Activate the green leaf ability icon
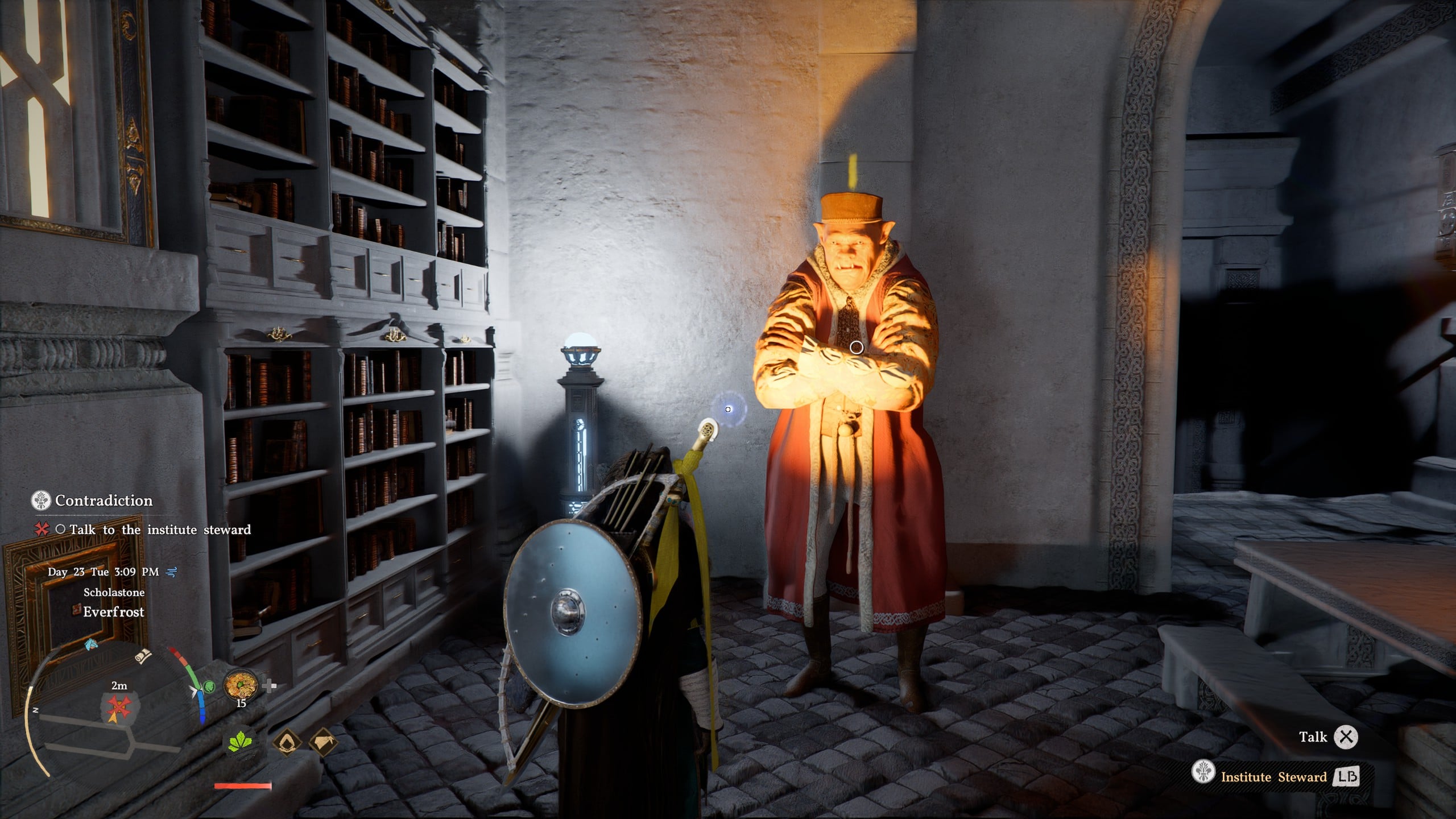Viewport: 1456px width, 819px height. point(241,743)
